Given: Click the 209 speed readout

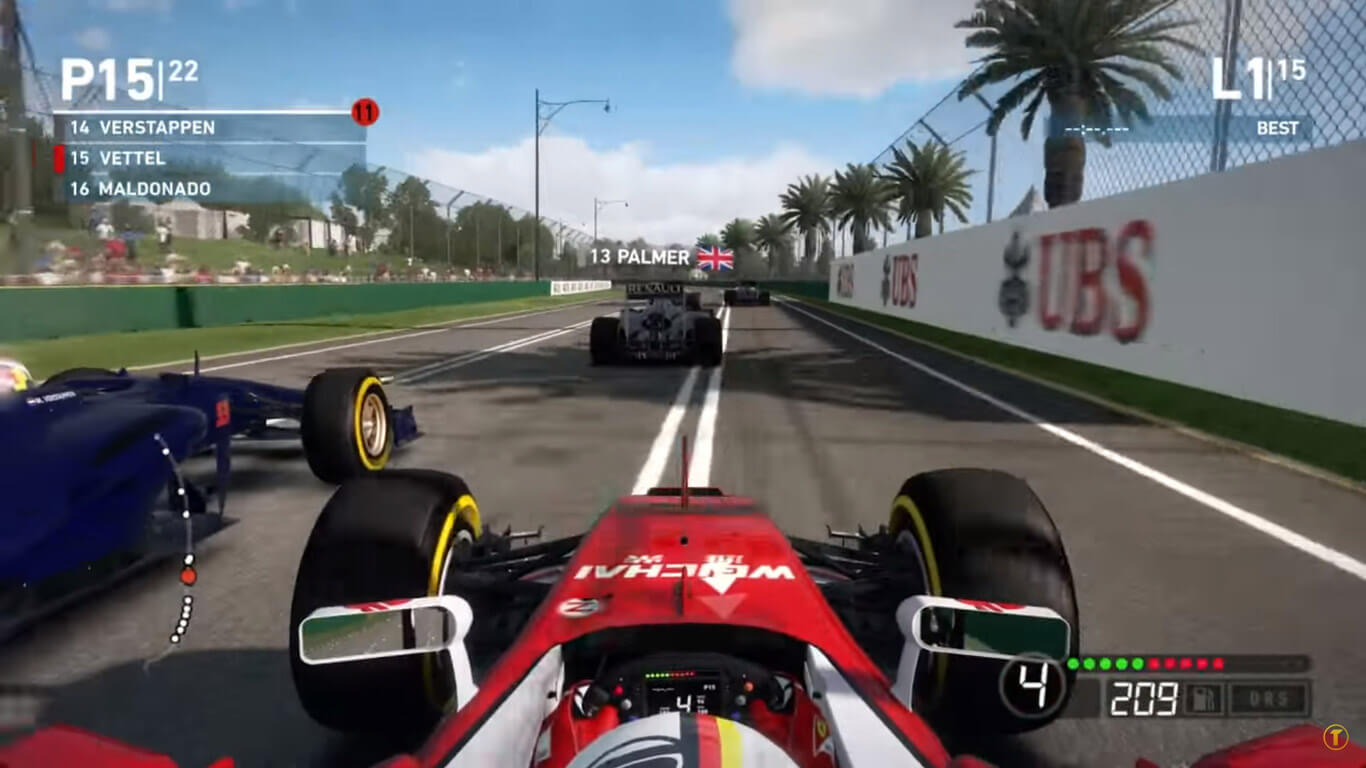Looking at the screenshot, I should click(1145, 695).
